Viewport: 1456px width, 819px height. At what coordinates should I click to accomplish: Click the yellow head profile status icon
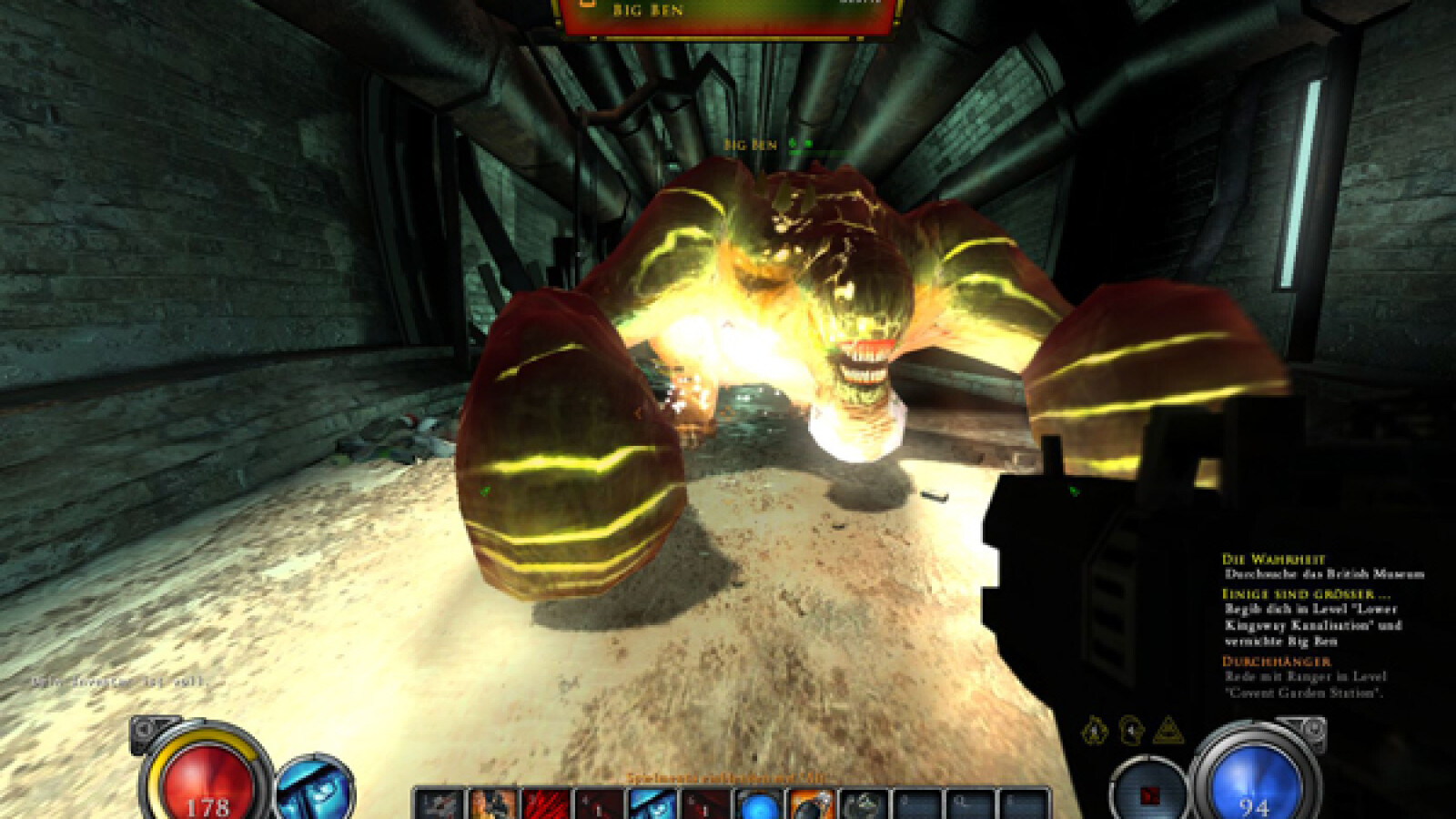click(x=1131, y=730)
